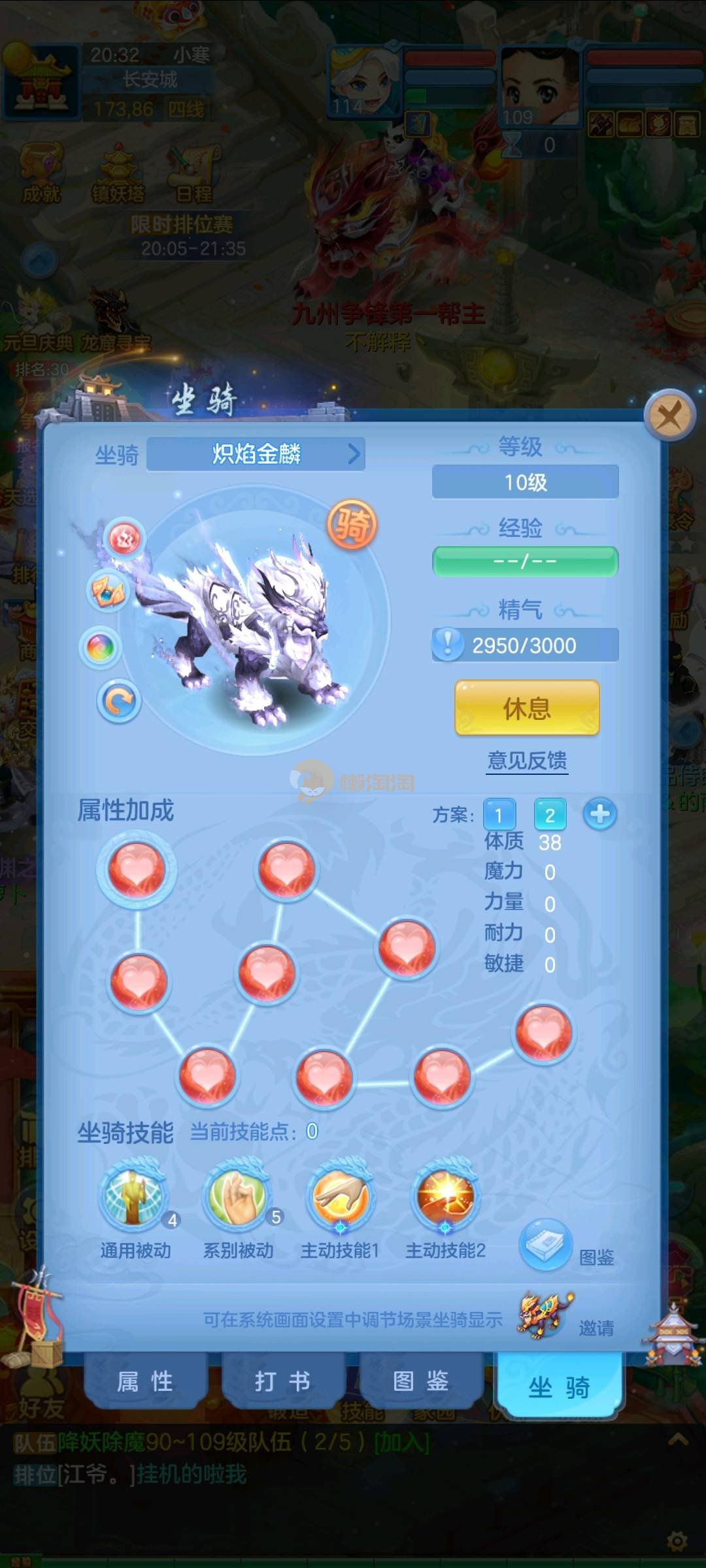Switch to the 打书 tab
Image resolution: width=706 pixels, height=1568 pixels.
point(282,1381)
